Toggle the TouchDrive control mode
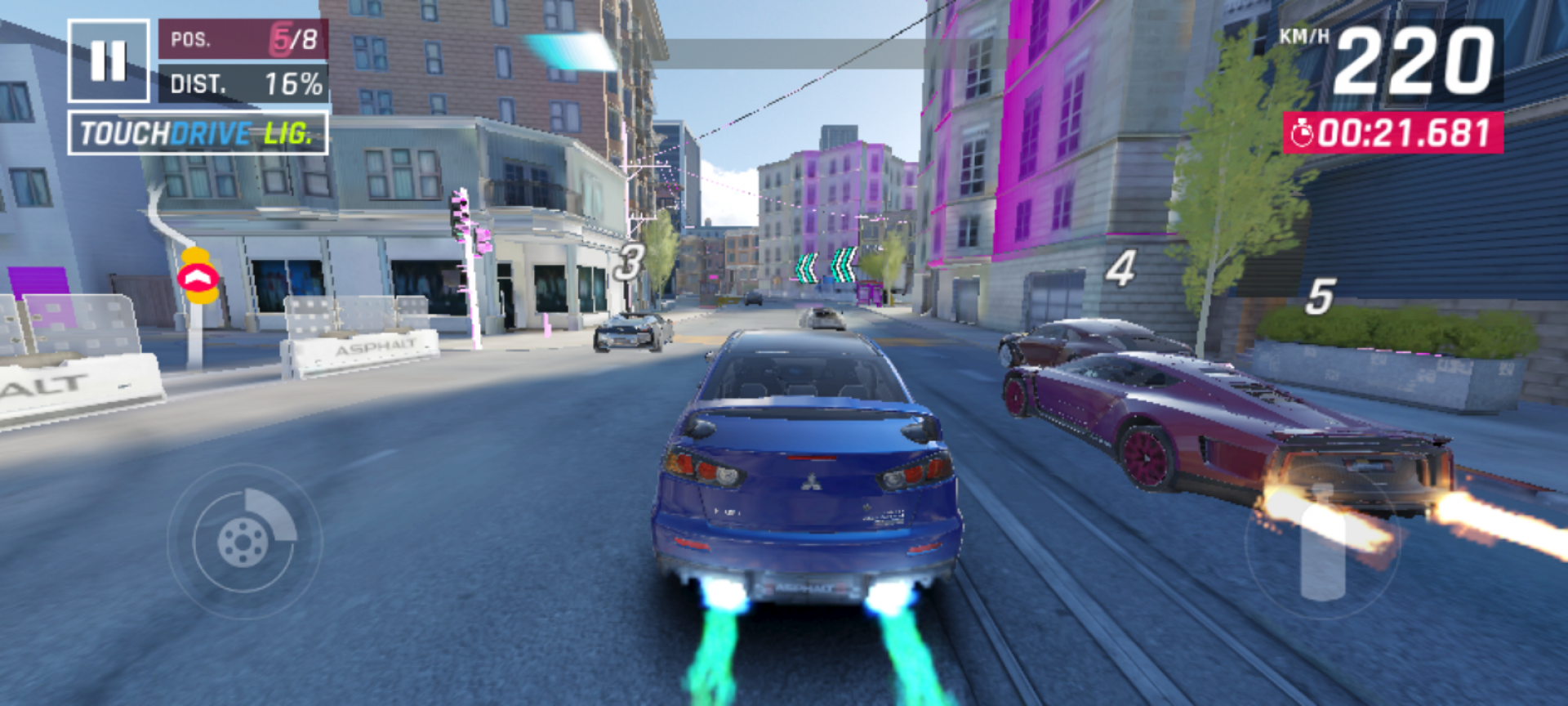This screenshot has height=706, width=1568. (x=198, y=133)
